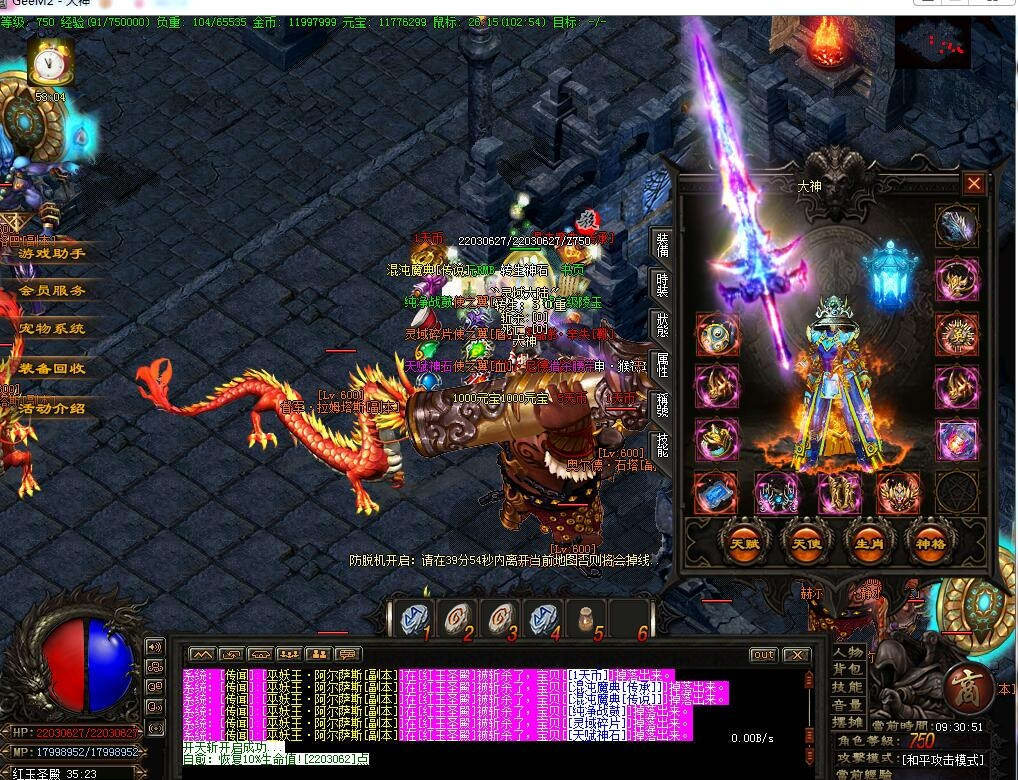The width and height of the screenshot is (1018, 780).
Task: Switch to the 属性 attributes tab
Action: (x=662, y=365)
